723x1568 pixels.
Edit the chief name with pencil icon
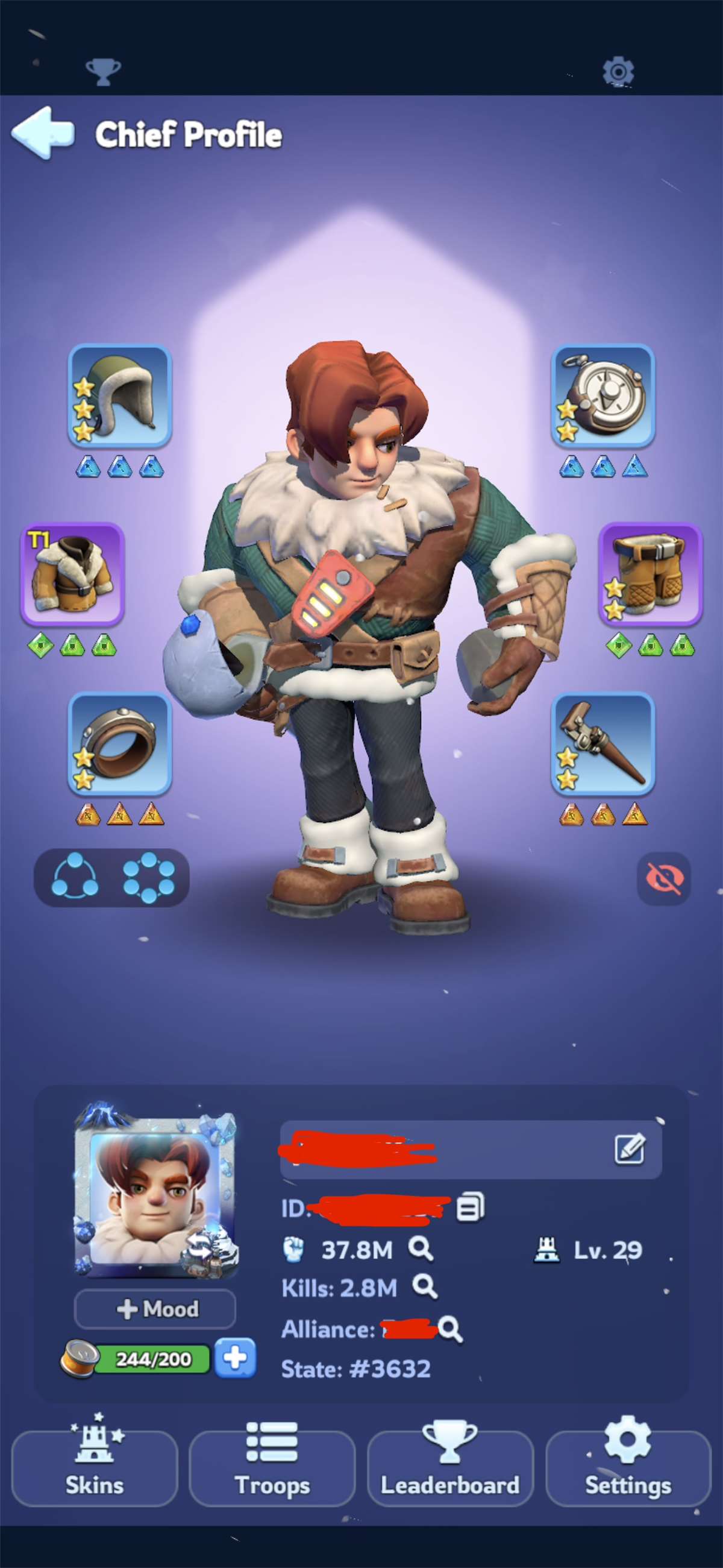point(629,1148)
